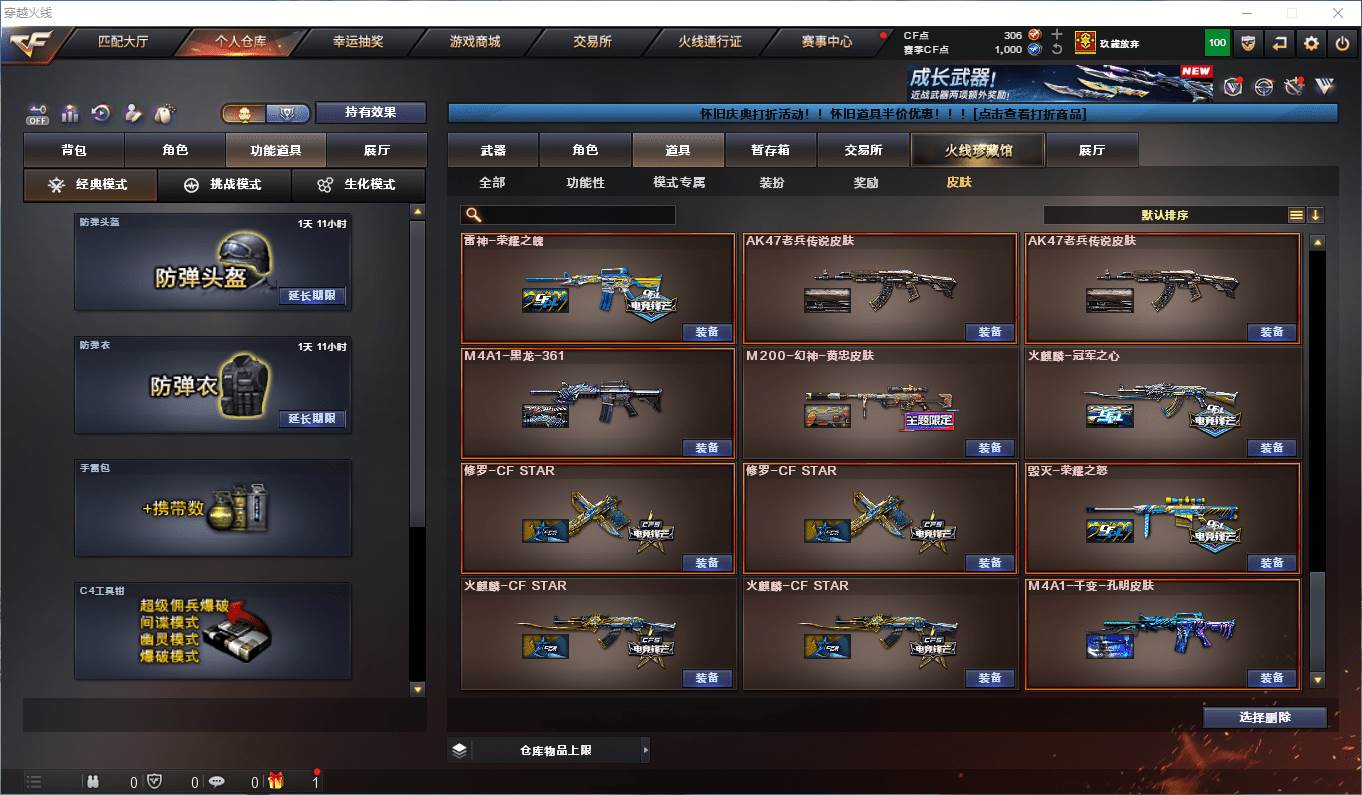Image resolution: width=1362 pixels, height=795 pixels.
Task: Extend the 防弹衣 body armor duration
Action: pos(312,419)
